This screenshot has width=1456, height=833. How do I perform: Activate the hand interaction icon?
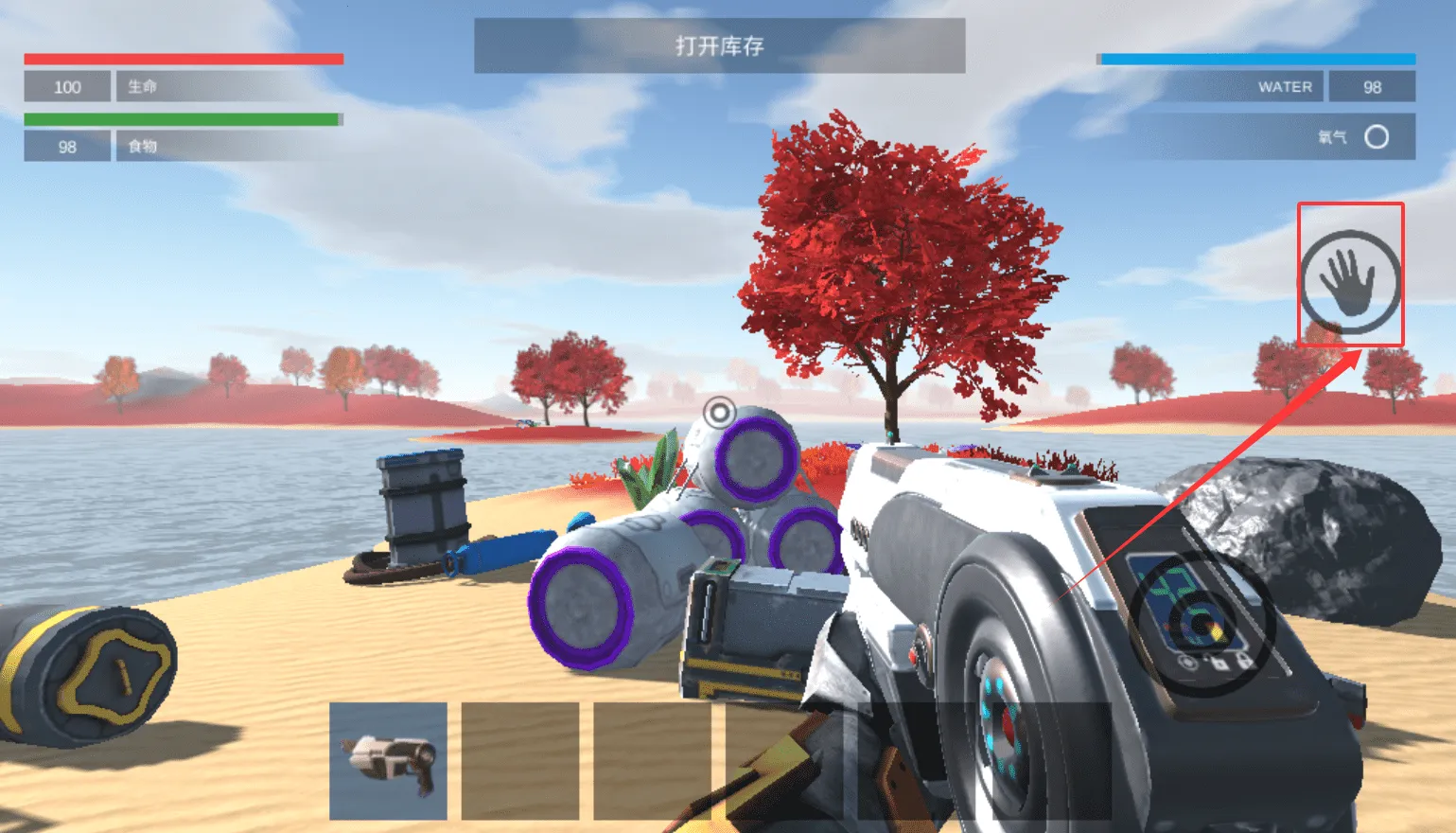(x=1350, y=279)
